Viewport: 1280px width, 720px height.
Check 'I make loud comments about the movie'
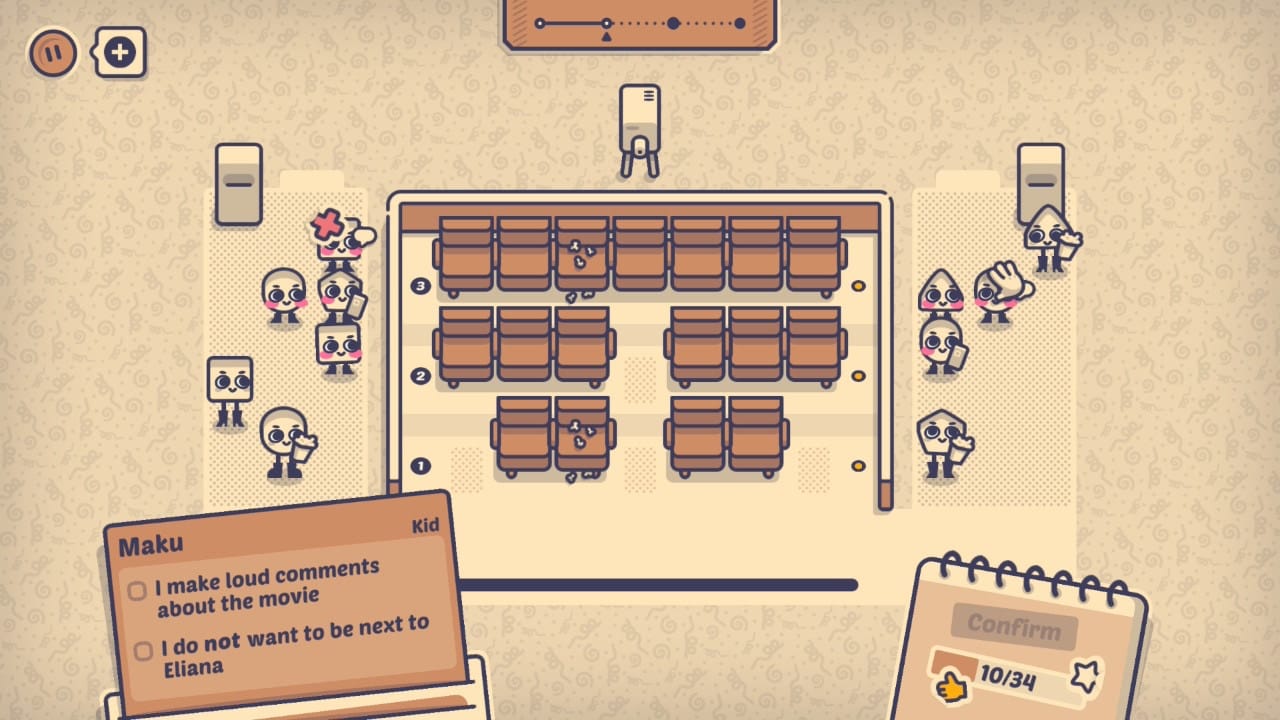click(x=137, y=592)
